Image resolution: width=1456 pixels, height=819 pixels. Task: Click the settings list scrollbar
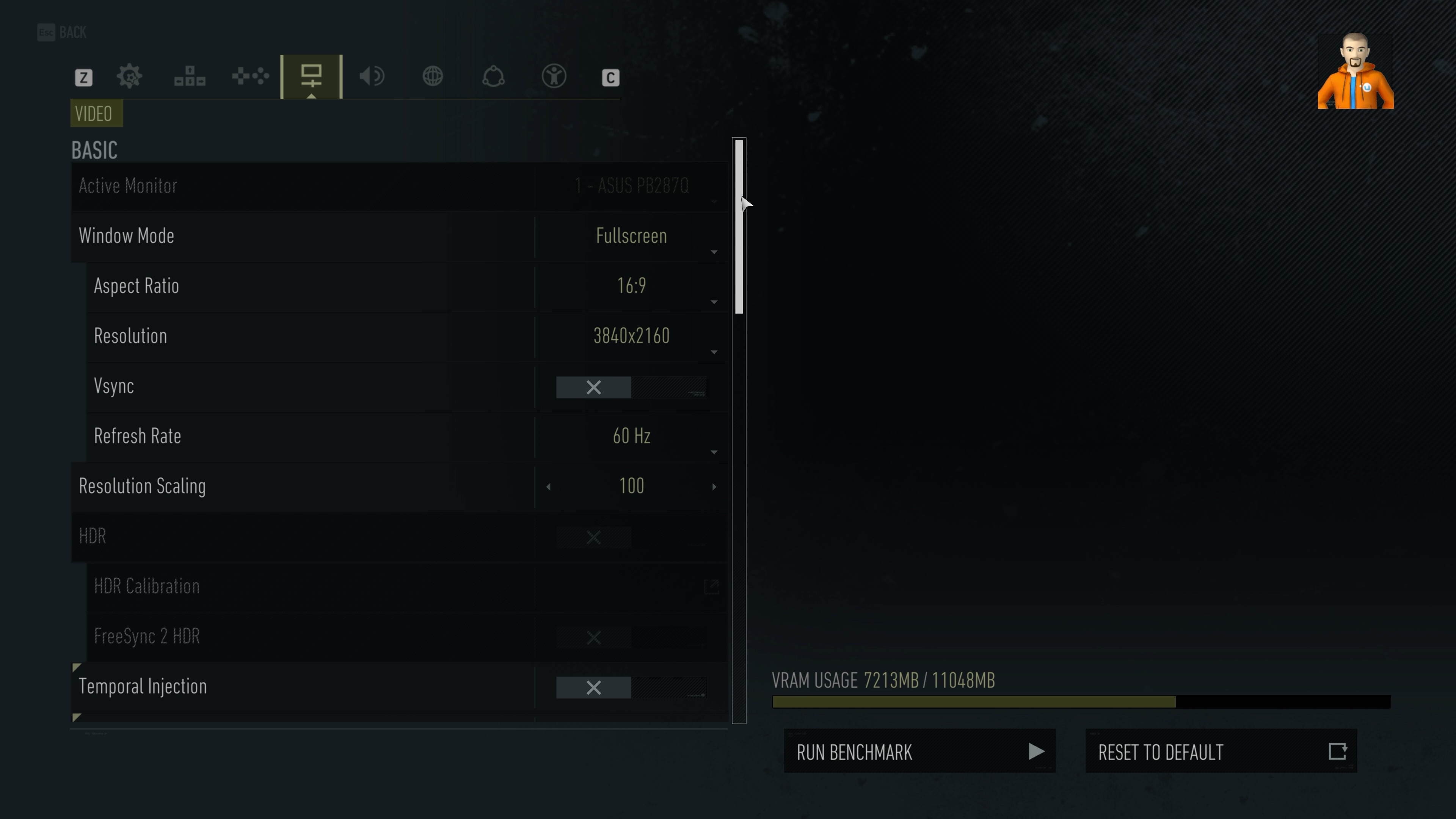tap(739, 226)
